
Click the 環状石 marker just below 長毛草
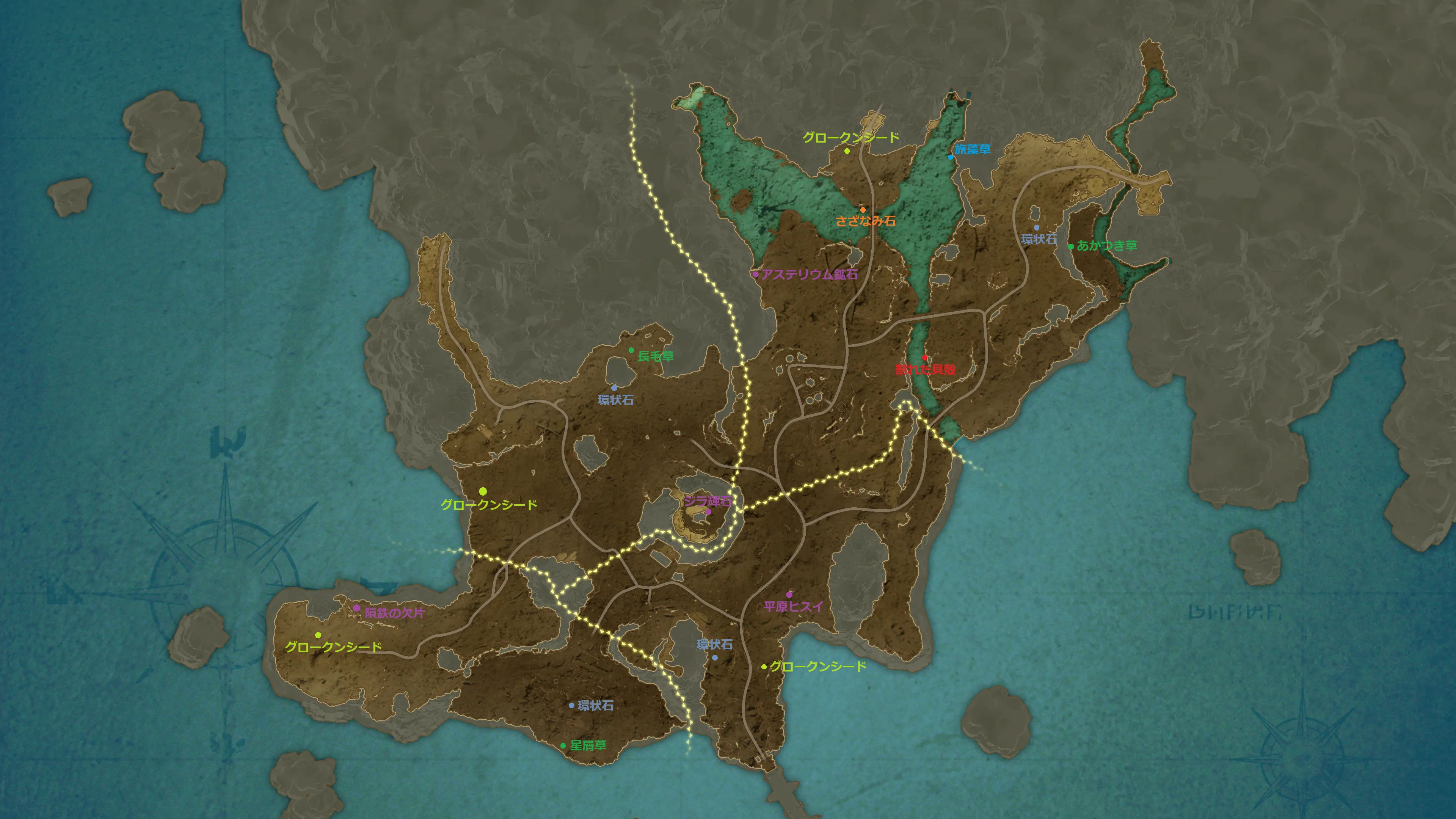click(x=614, y=388)
